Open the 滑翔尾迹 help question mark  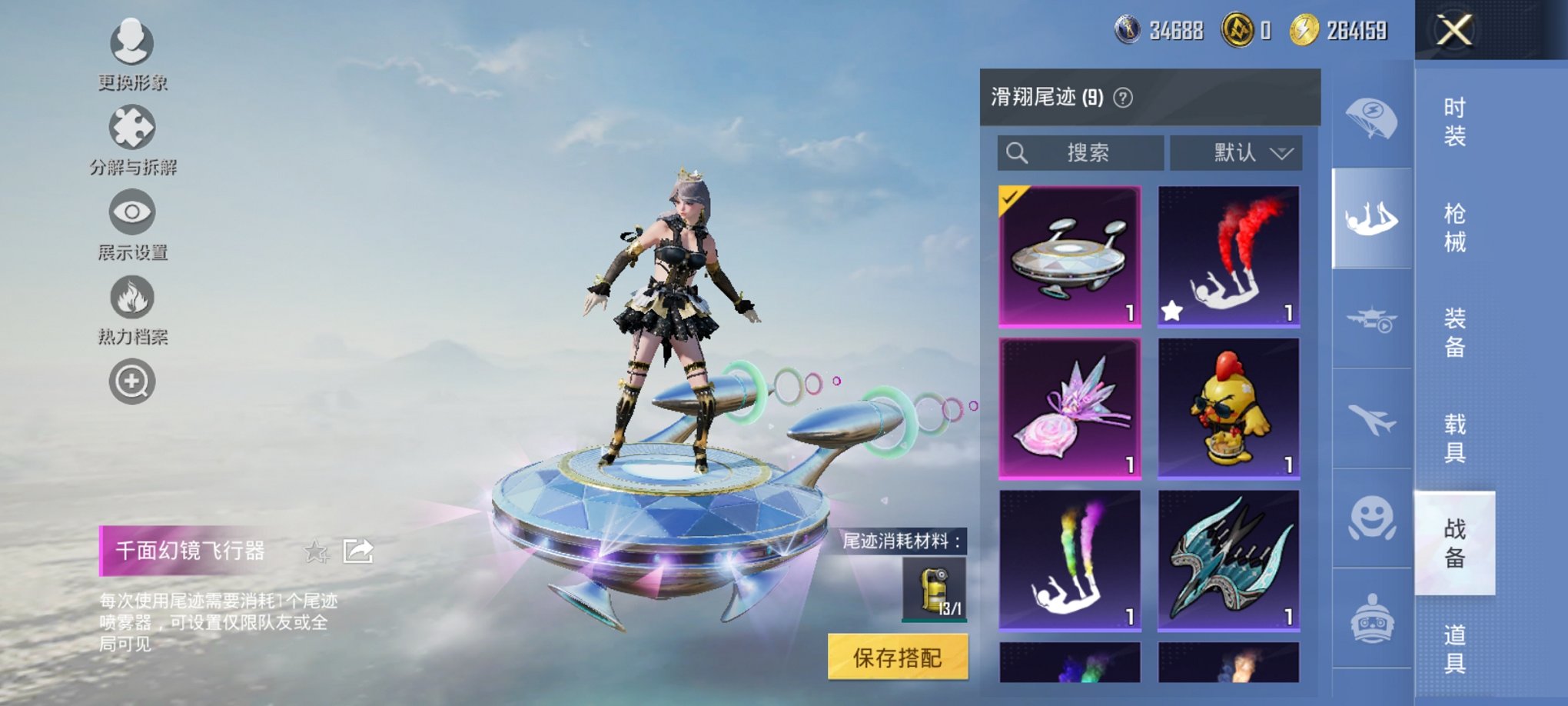(1122, 98)
